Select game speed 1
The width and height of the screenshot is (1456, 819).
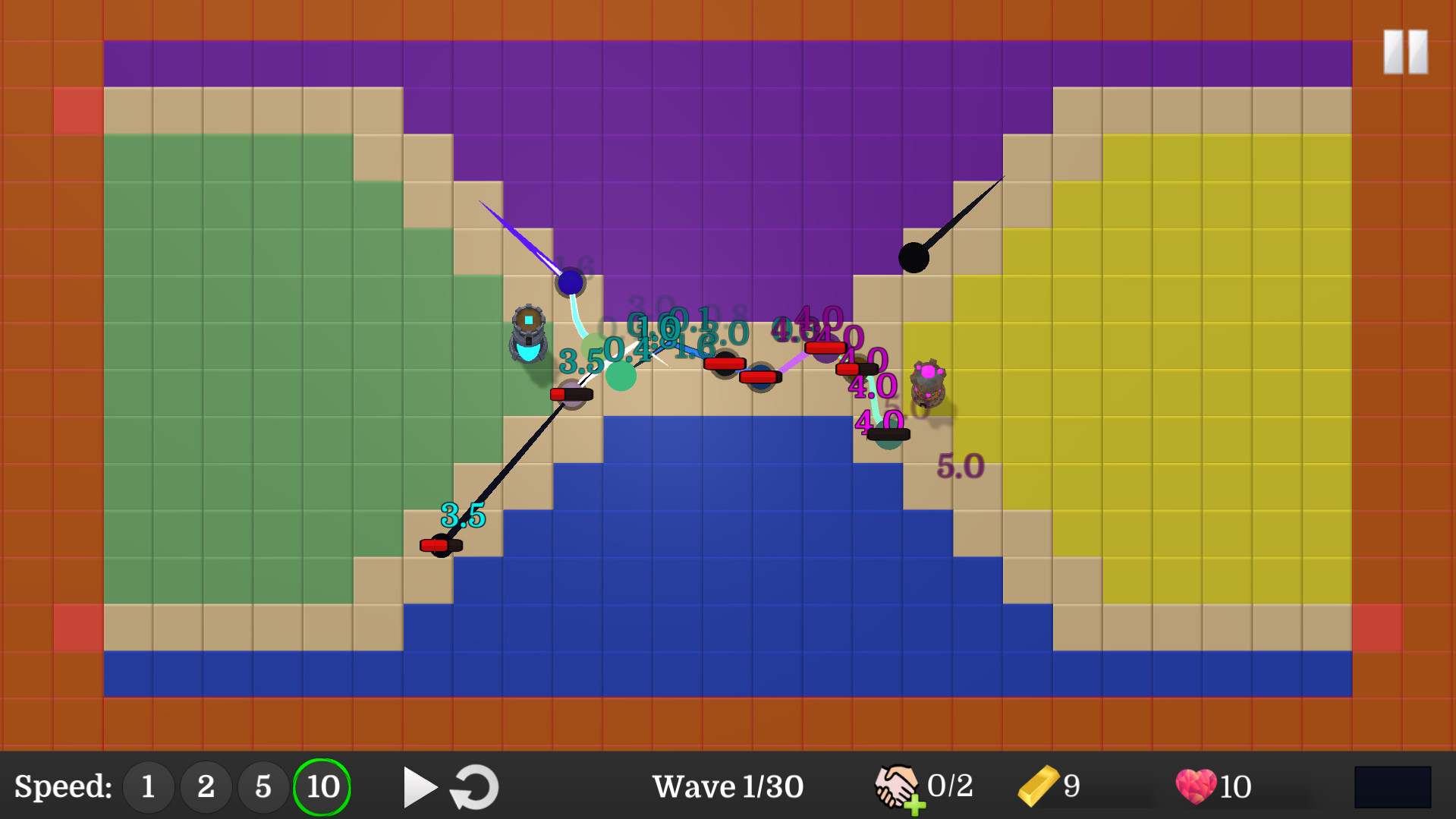(x=148, y=786)
